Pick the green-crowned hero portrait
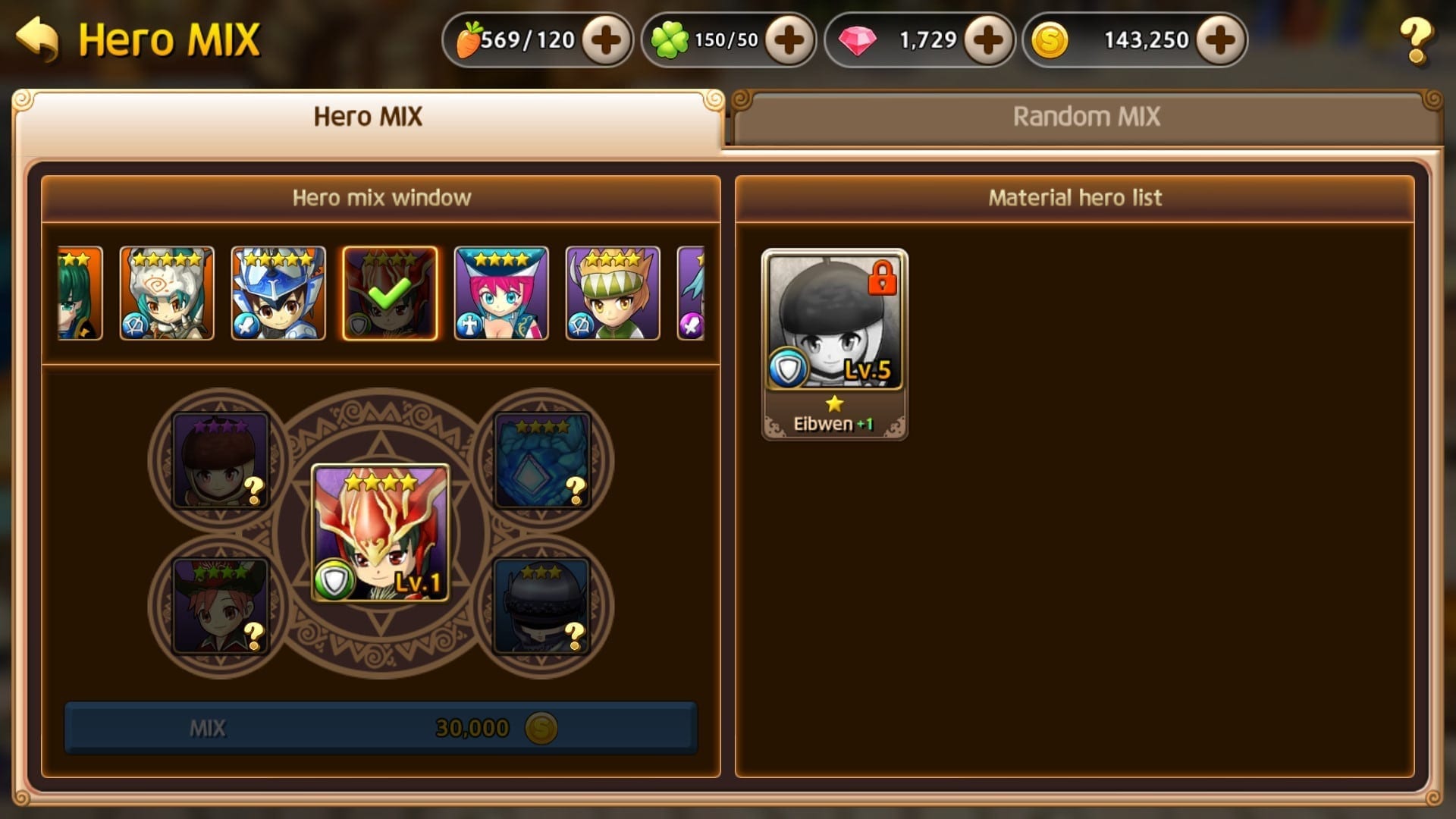 coord(613,293)
